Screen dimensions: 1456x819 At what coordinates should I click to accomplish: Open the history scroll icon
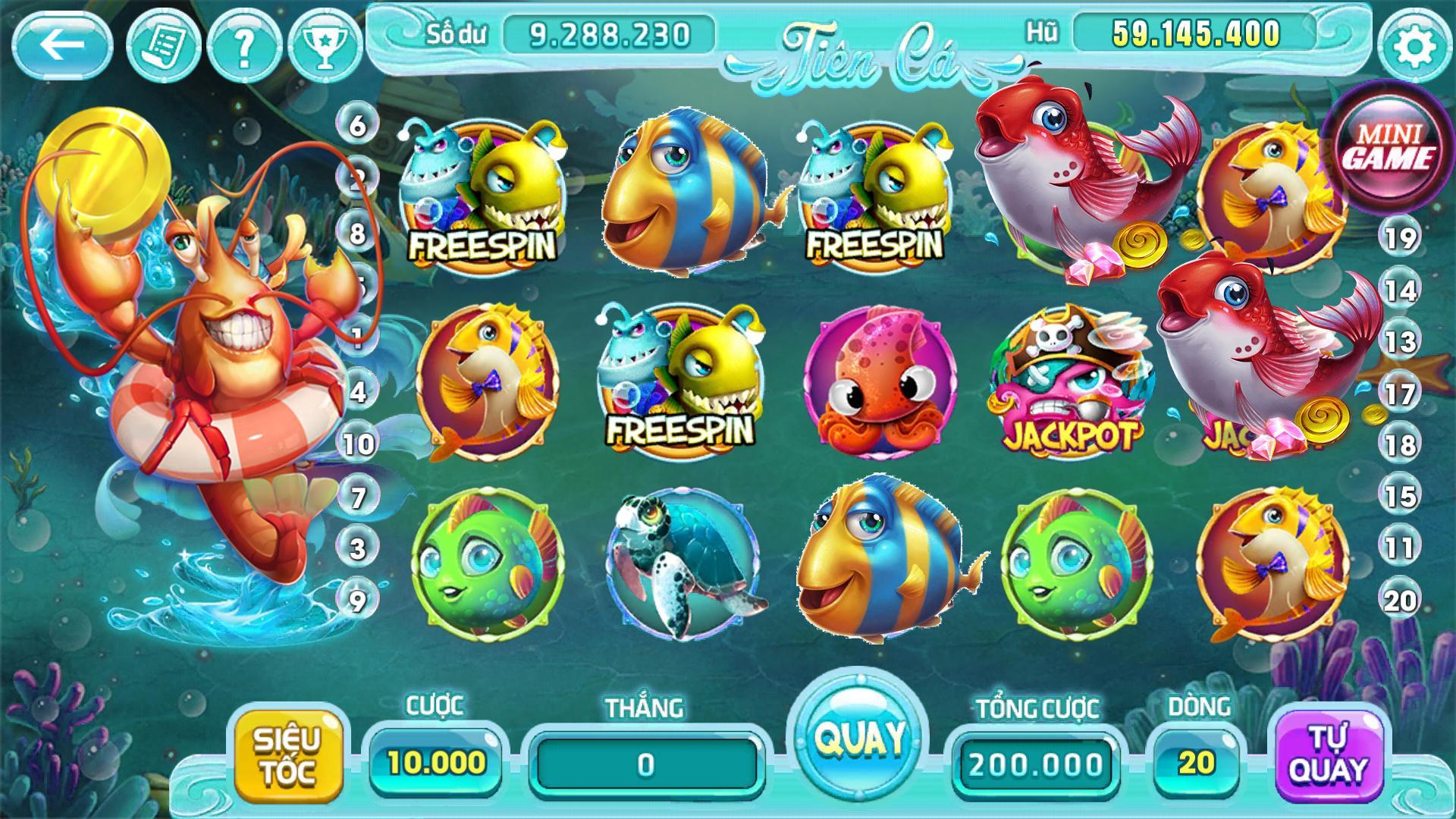pos(162,47)
